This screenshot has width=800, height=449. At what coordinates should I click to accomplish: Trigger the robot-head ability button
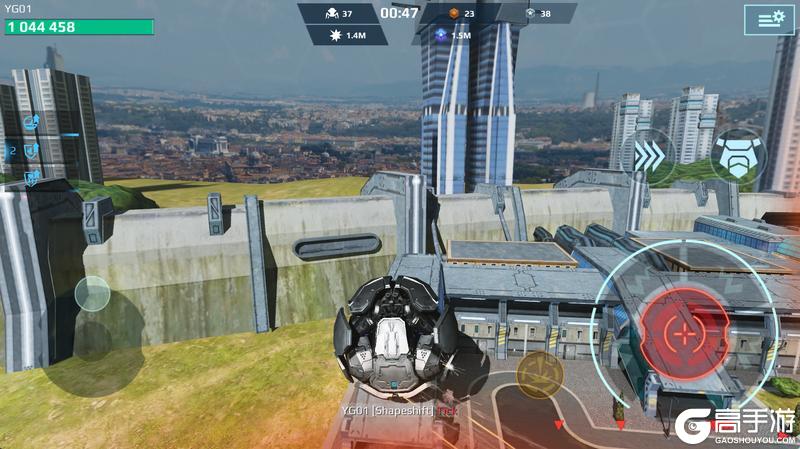[737, 154]
